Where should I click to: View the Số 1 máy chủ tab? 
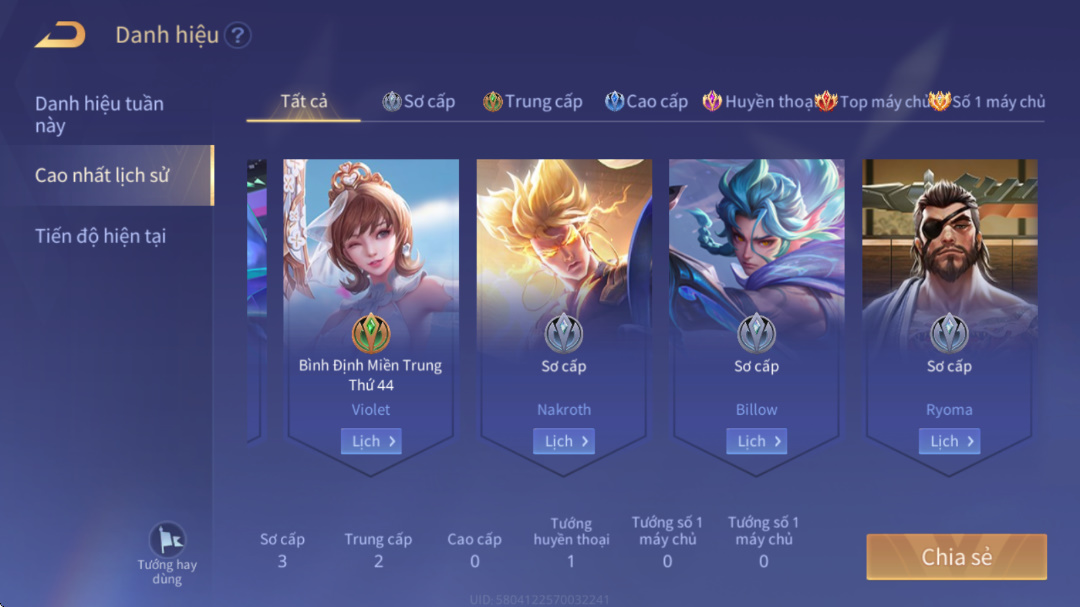[987, 101]
